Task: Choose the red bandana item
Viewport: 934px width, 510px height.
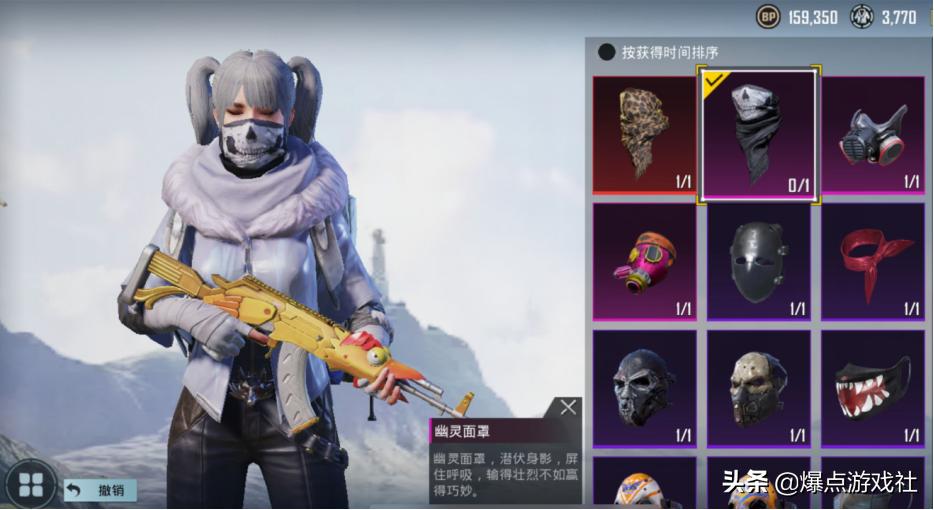Action: (872, 261)
